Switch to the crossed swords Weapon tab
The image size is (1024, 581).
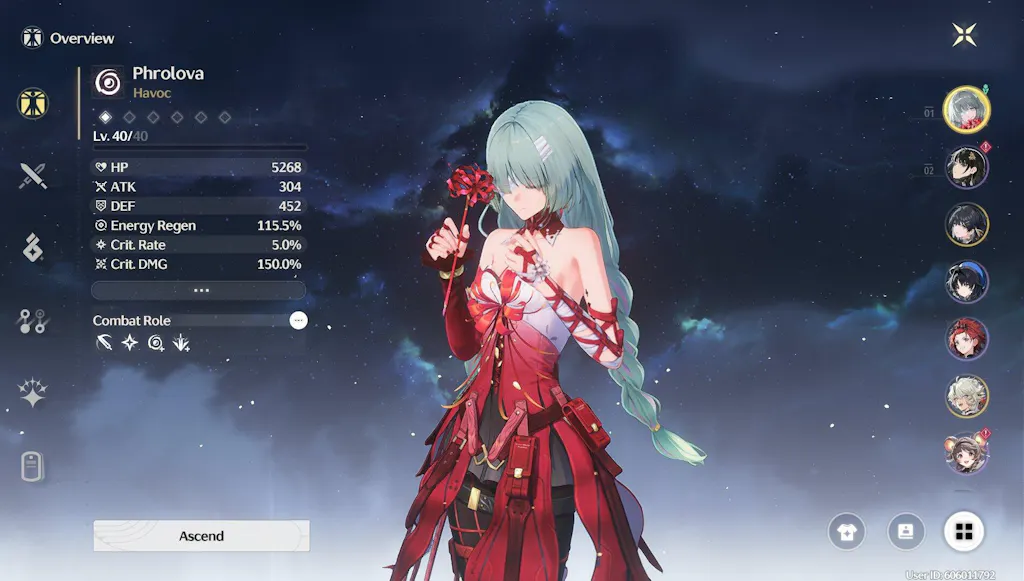pos(33,177)
